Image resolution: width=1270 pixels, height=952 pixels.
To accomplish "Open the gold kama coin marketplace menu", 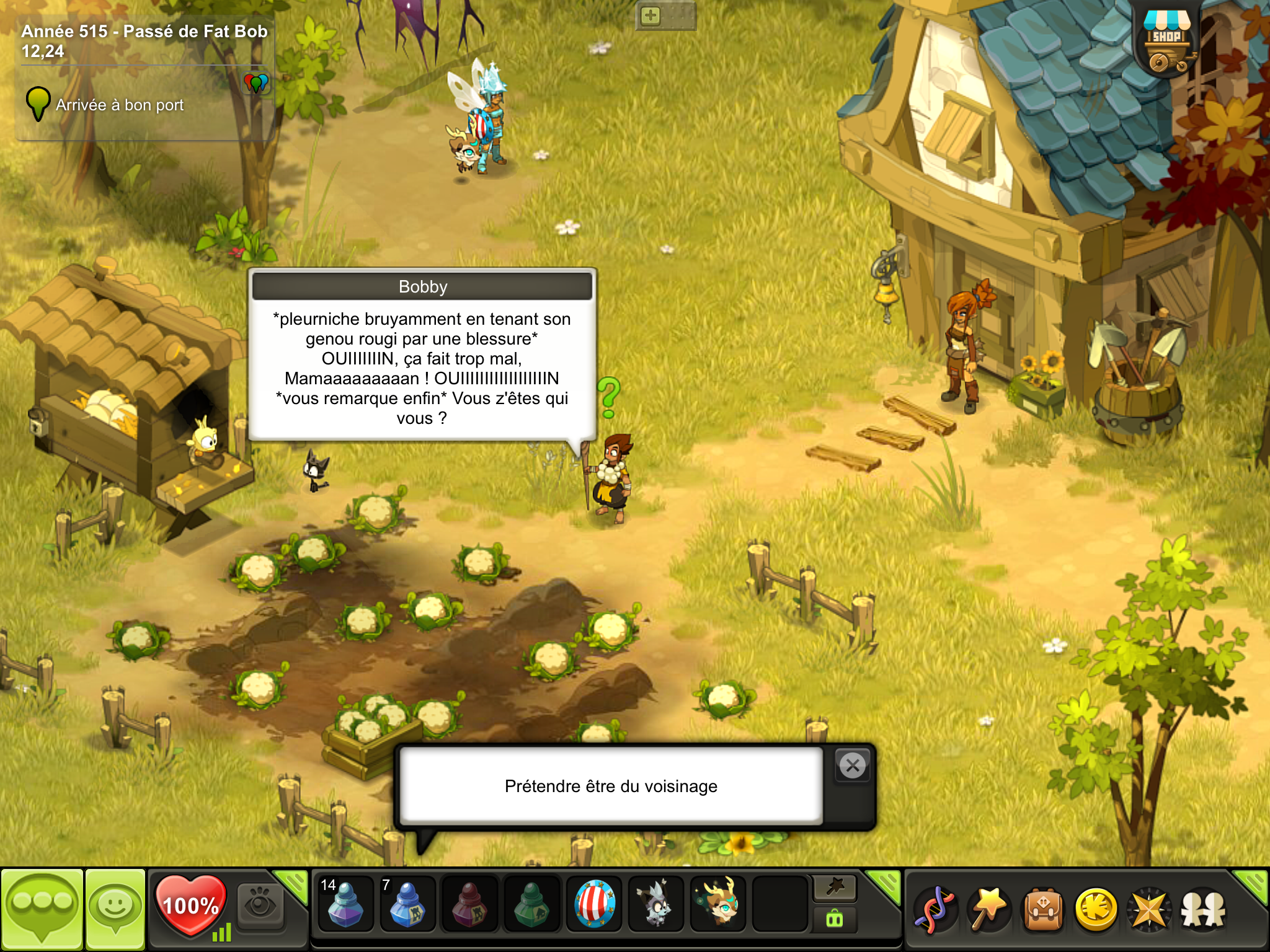I will (1096, 910).
